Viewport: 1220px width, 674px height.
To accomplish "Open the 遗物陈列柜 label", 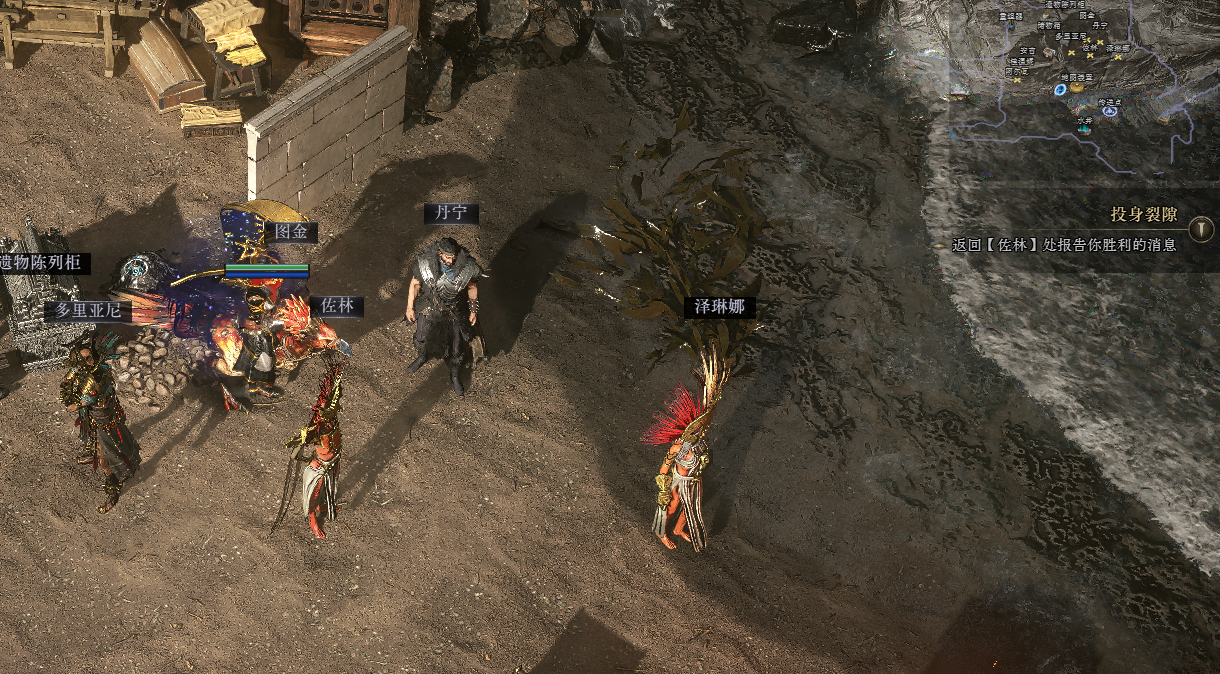I will [x=45, y=263].
